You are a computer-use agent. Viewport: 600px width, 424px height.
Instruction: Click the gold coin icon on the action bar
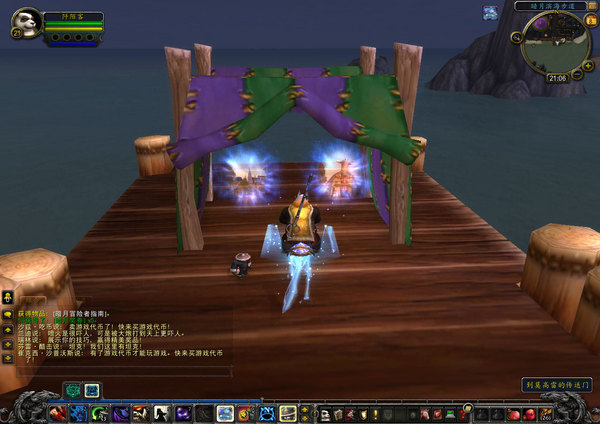click(x=466, y=406)
